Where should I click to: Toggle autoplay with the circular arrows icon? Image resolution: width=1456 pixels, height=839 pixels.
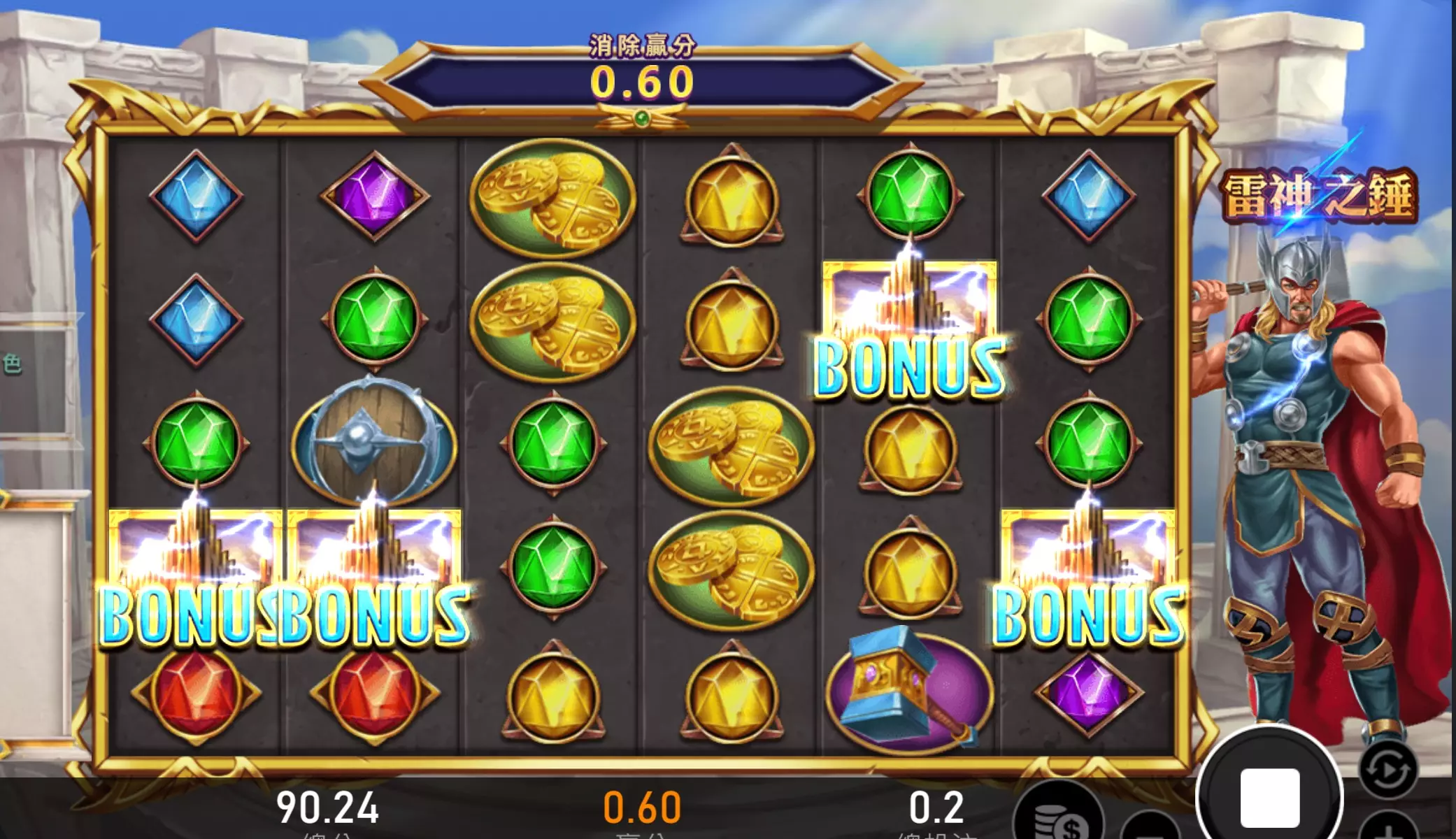[x=1388, y=770]
